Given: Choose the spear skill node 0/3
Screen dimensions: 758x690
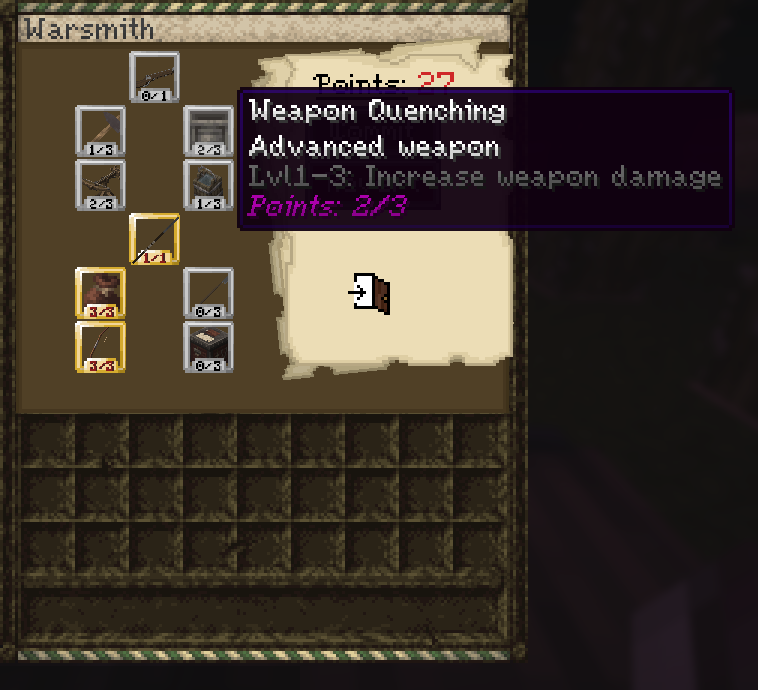Looking at the screenshot, I should (208, 293).
